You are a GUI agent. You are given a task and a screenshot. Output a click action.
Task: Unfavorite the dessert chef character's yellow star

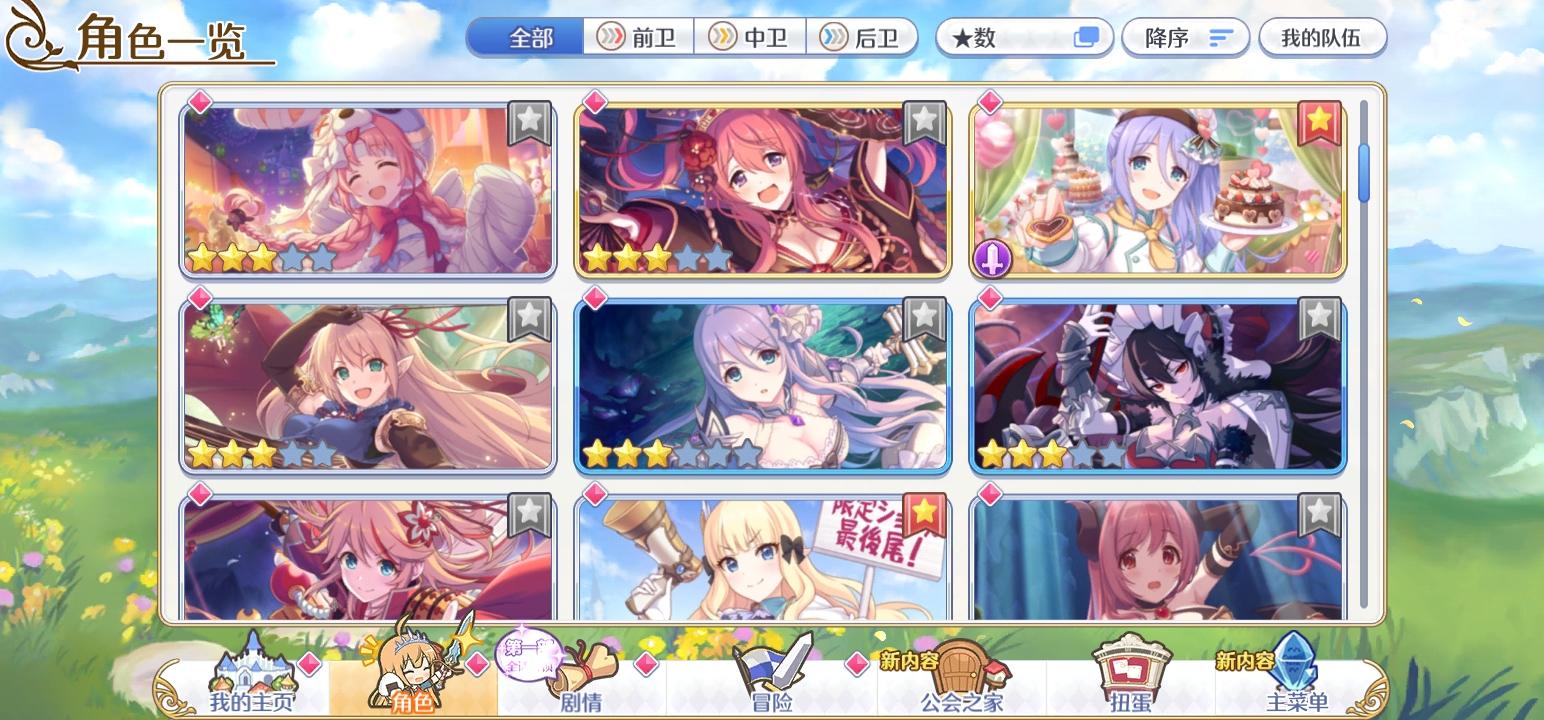click(1320, 121)
